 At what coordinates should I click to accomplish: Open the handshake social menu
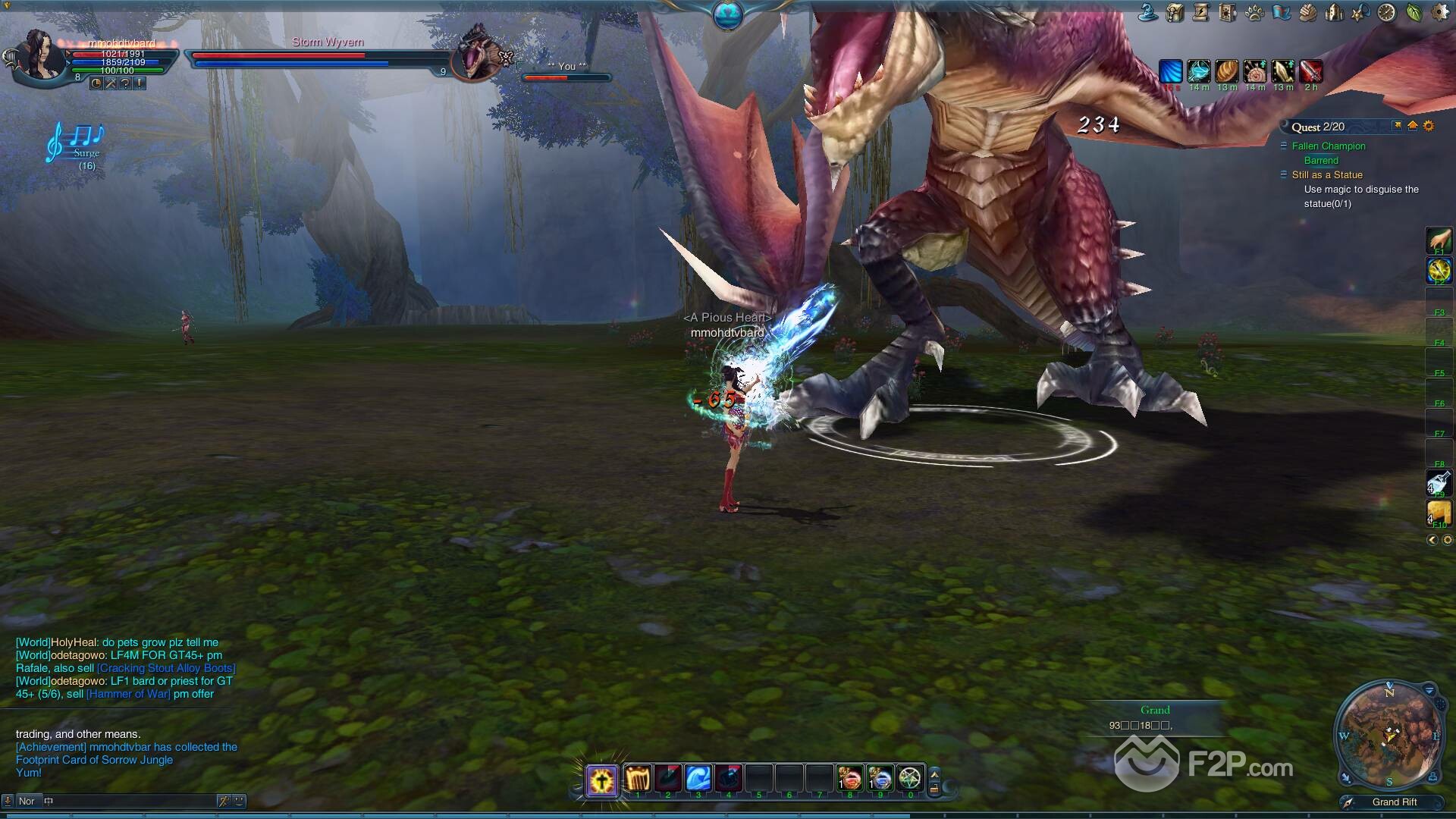click(x=1307, y=12)
